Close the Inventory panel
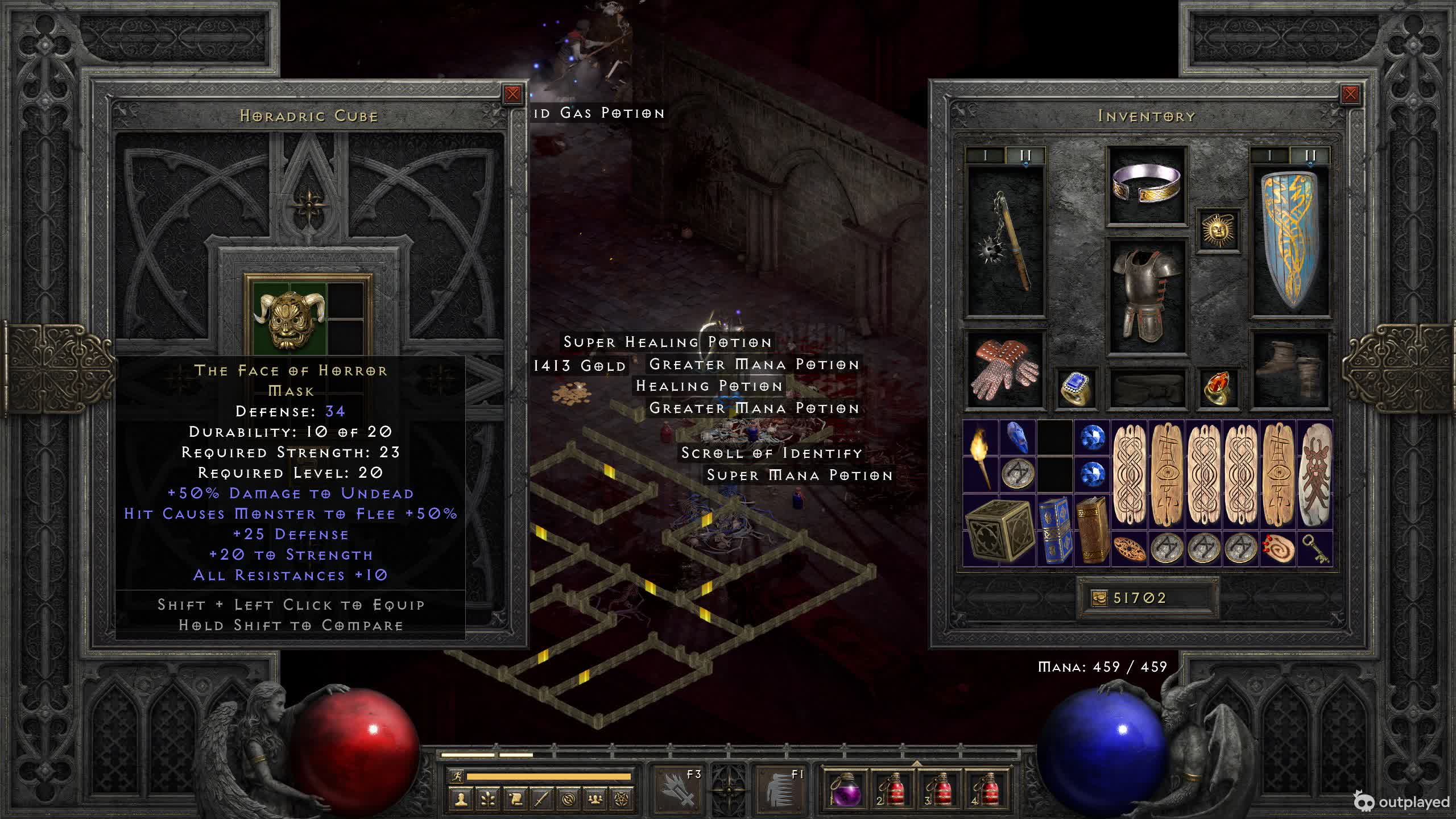The width and height of the screenshot is (1456, 819). pos(1350,94)
